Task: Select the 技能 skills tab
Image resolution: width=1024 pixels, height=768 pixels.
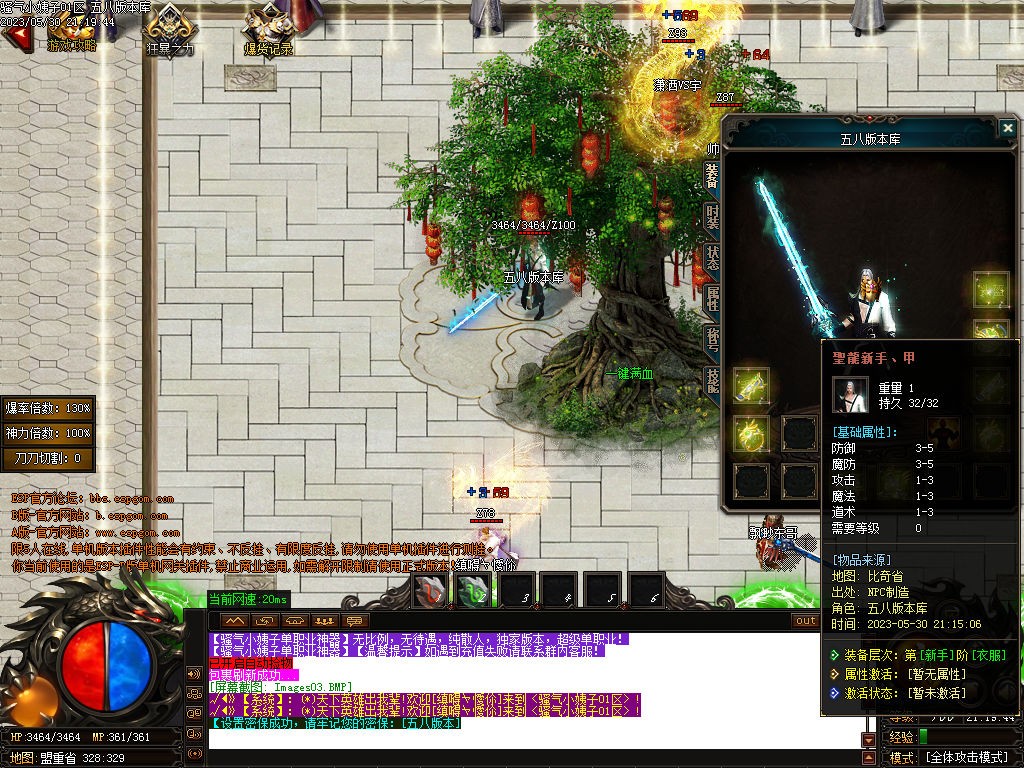Action: [712, 379]
